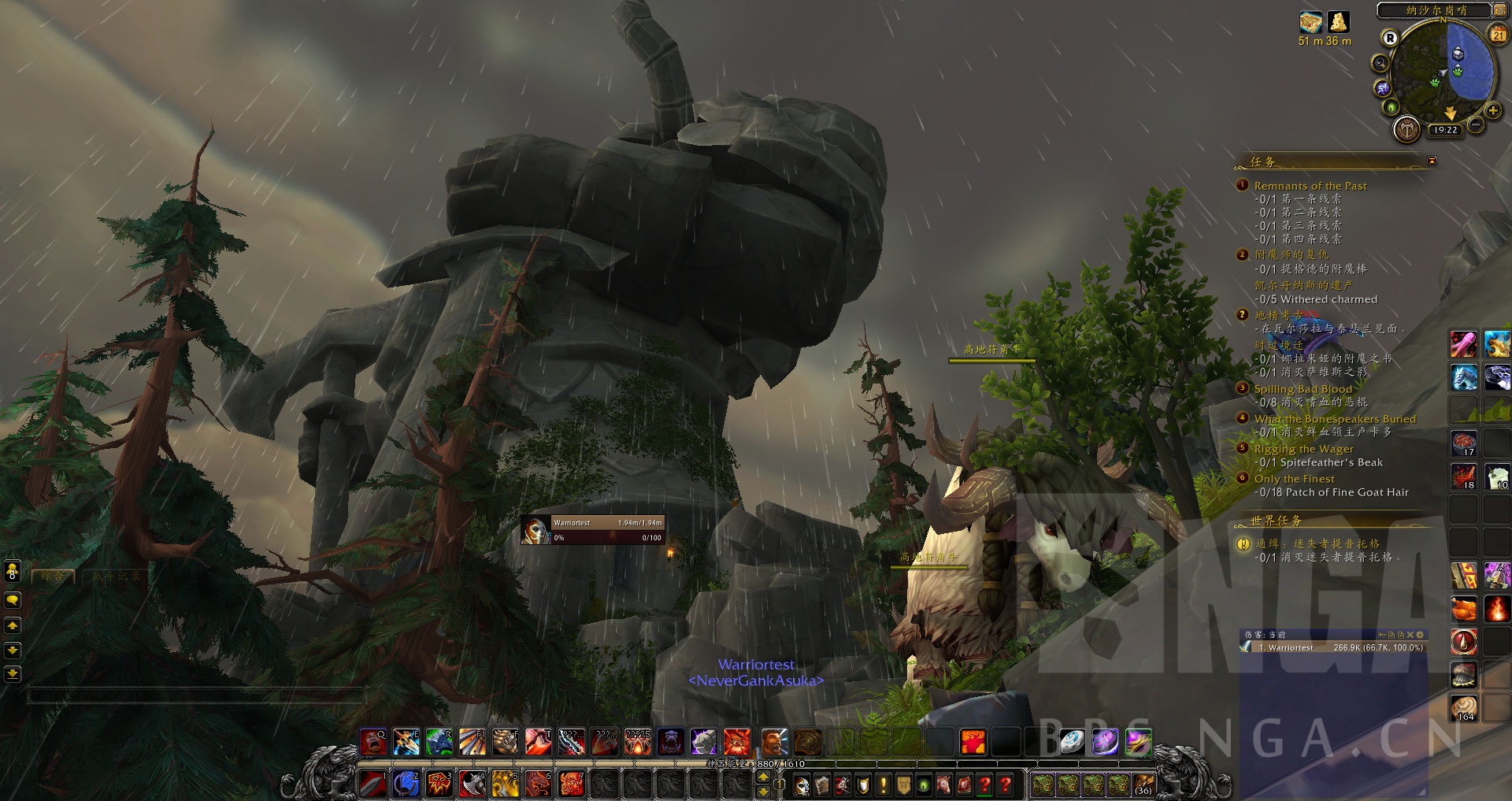Image resolution: width=1512 pixels, height=801 pixels.
Task: Click the Rigging the Wager quest title
Action: coord(1303,449)
